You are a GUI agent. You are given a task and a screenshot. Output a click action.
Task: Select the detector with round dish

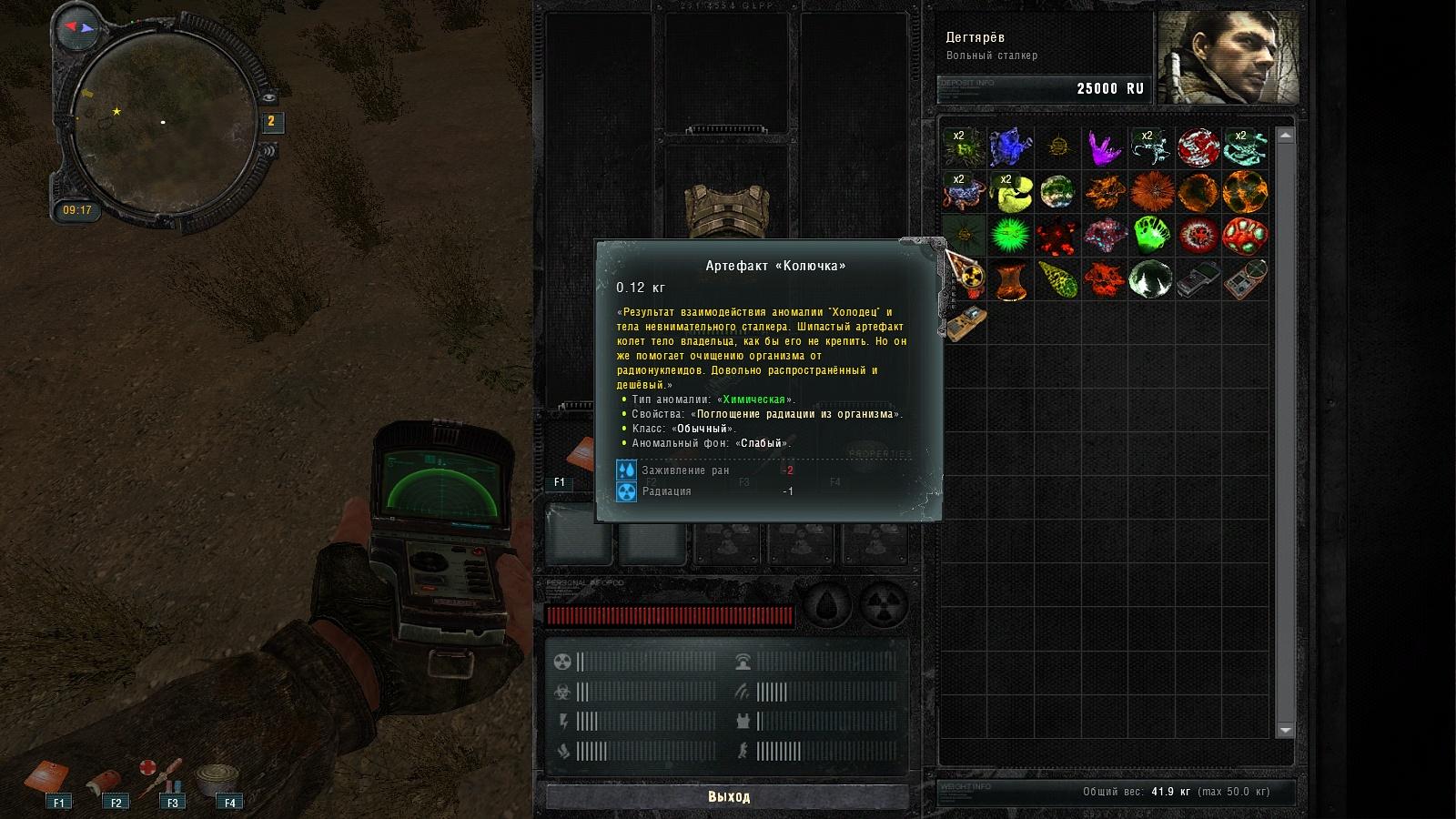click(x=1245, y=280)
